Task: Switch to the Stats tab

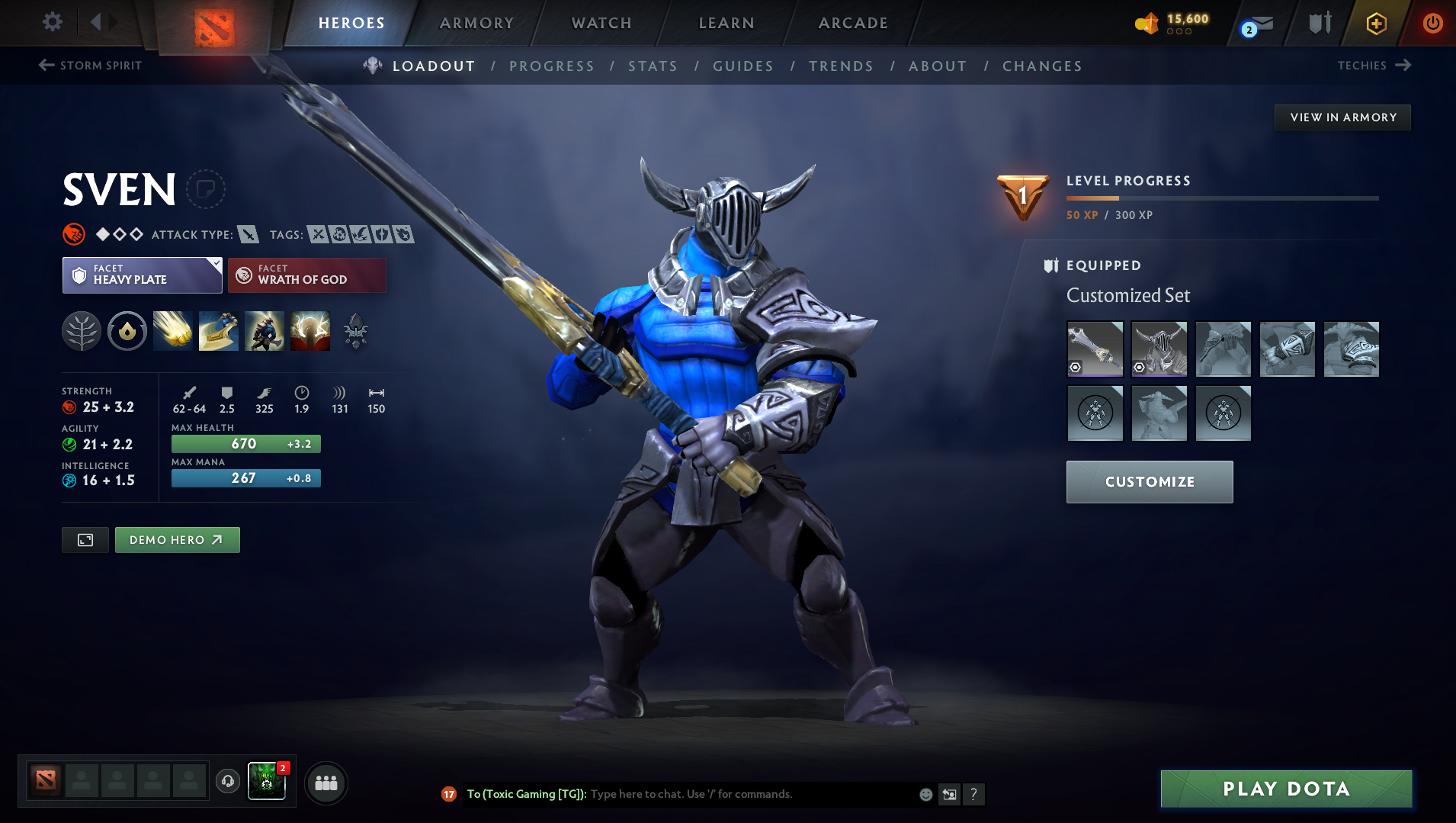Action: pyautogui.click(x=653, y=66)
